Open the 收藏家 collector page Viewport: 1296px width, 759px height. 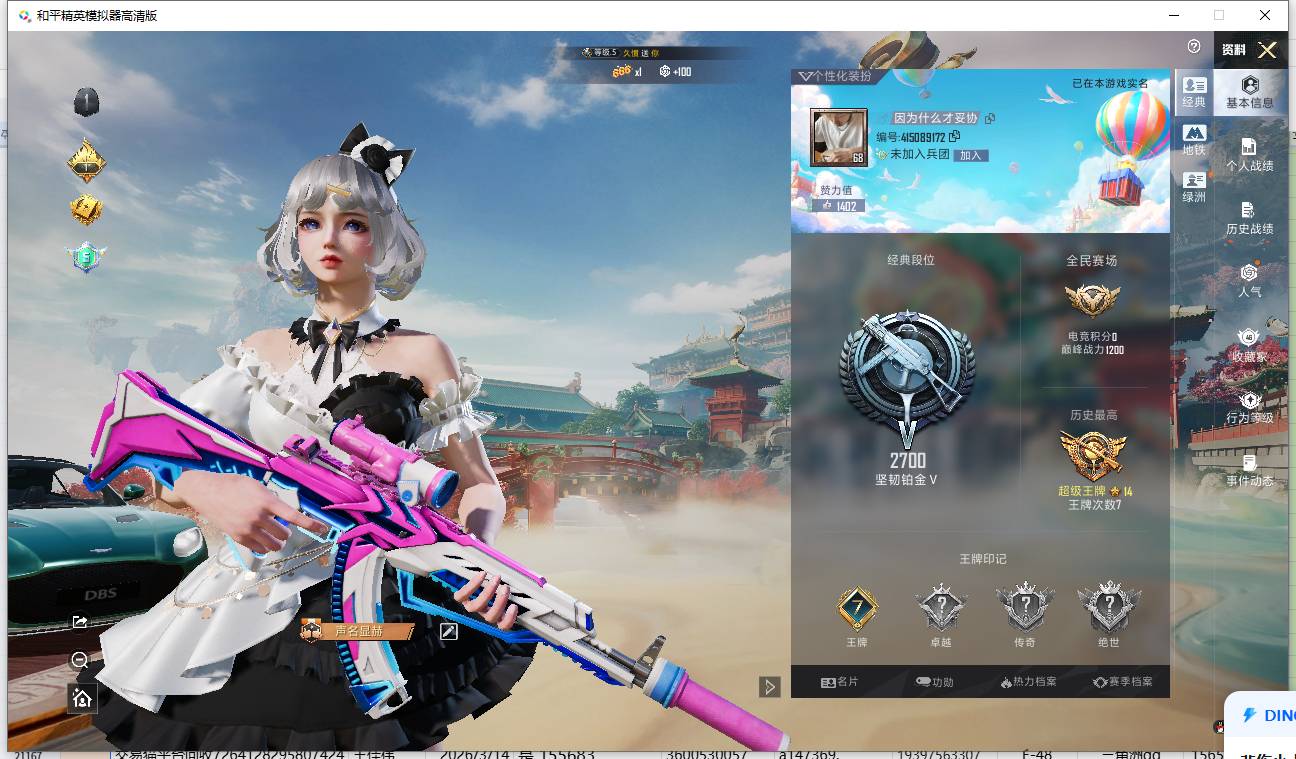click(1249, 345)
